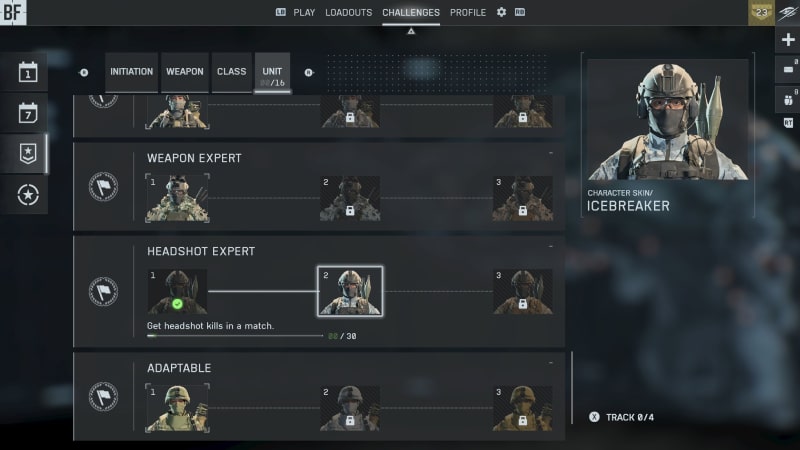Go to the Loadouts menu
Viewport: 800px width, 450px height.
349,13
